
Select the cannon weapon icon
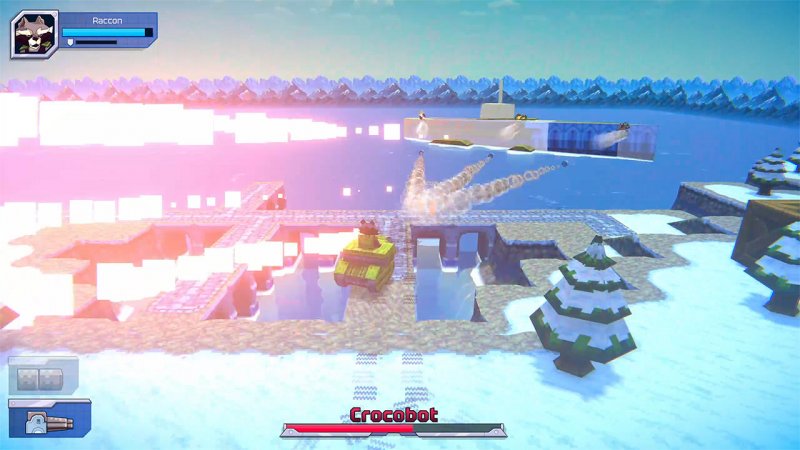pos(49,421)
